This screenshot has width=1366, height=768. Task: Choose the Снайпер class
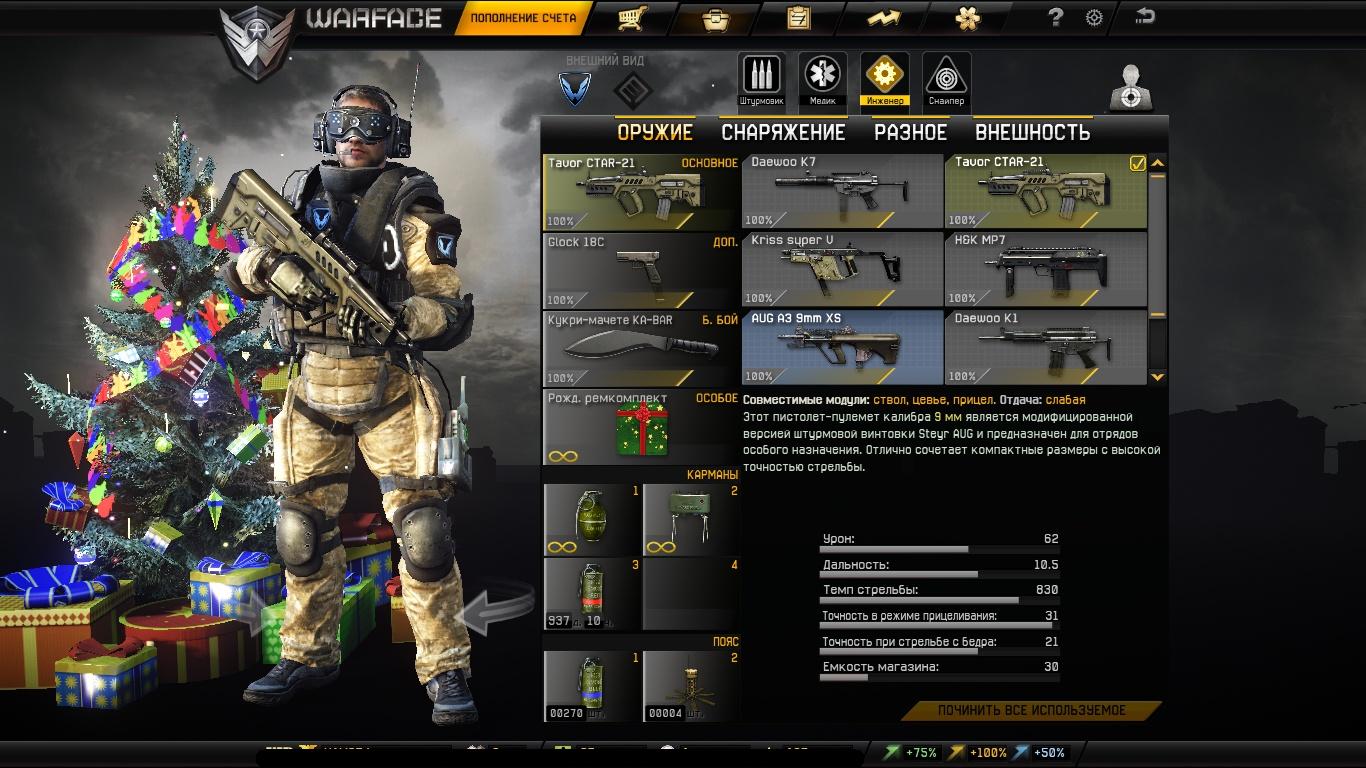pyautogui.click(x=946, y=78)
